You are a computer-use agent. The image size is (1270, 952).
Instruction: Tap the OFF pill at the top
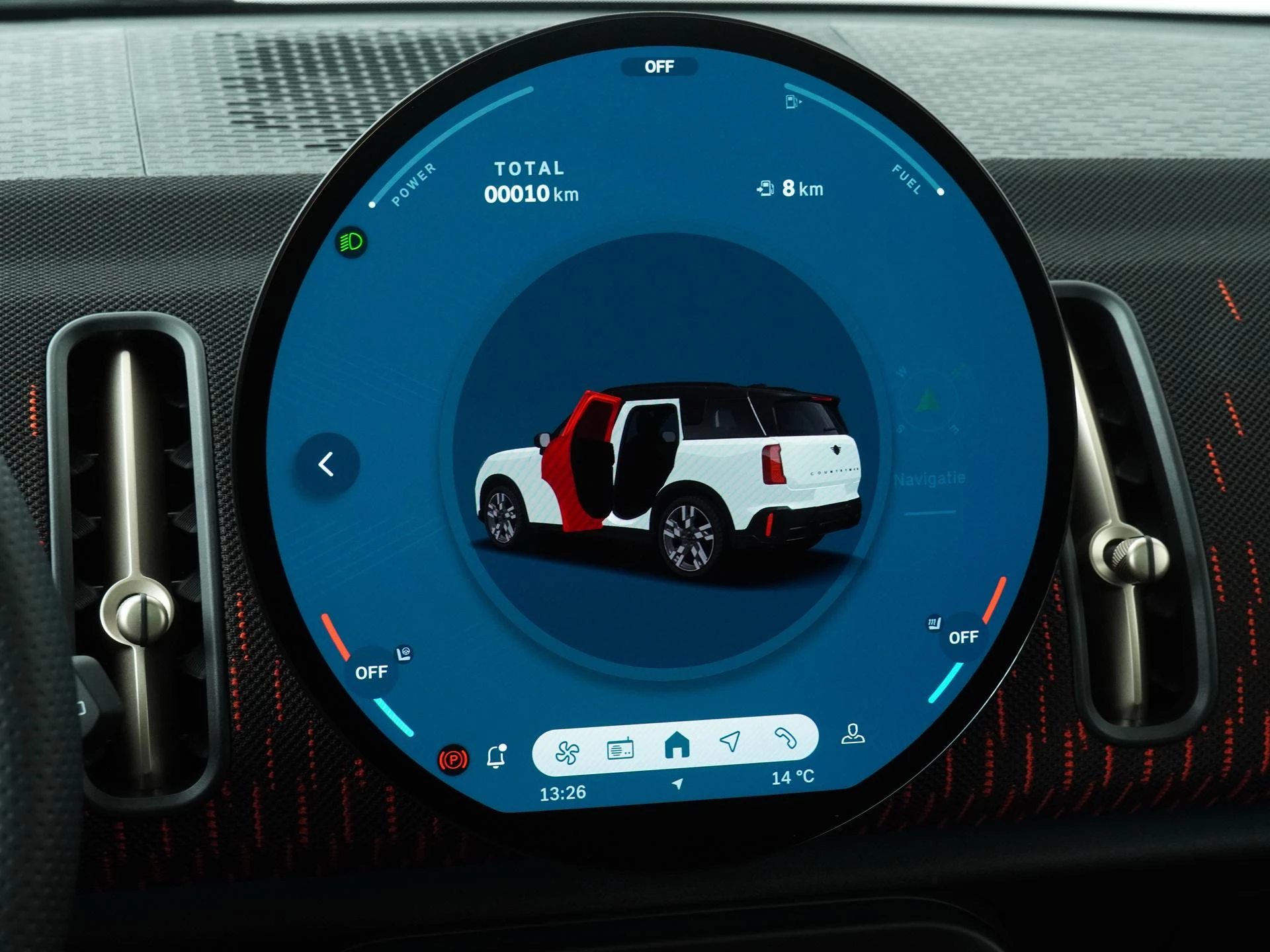(x=659, y=66)
